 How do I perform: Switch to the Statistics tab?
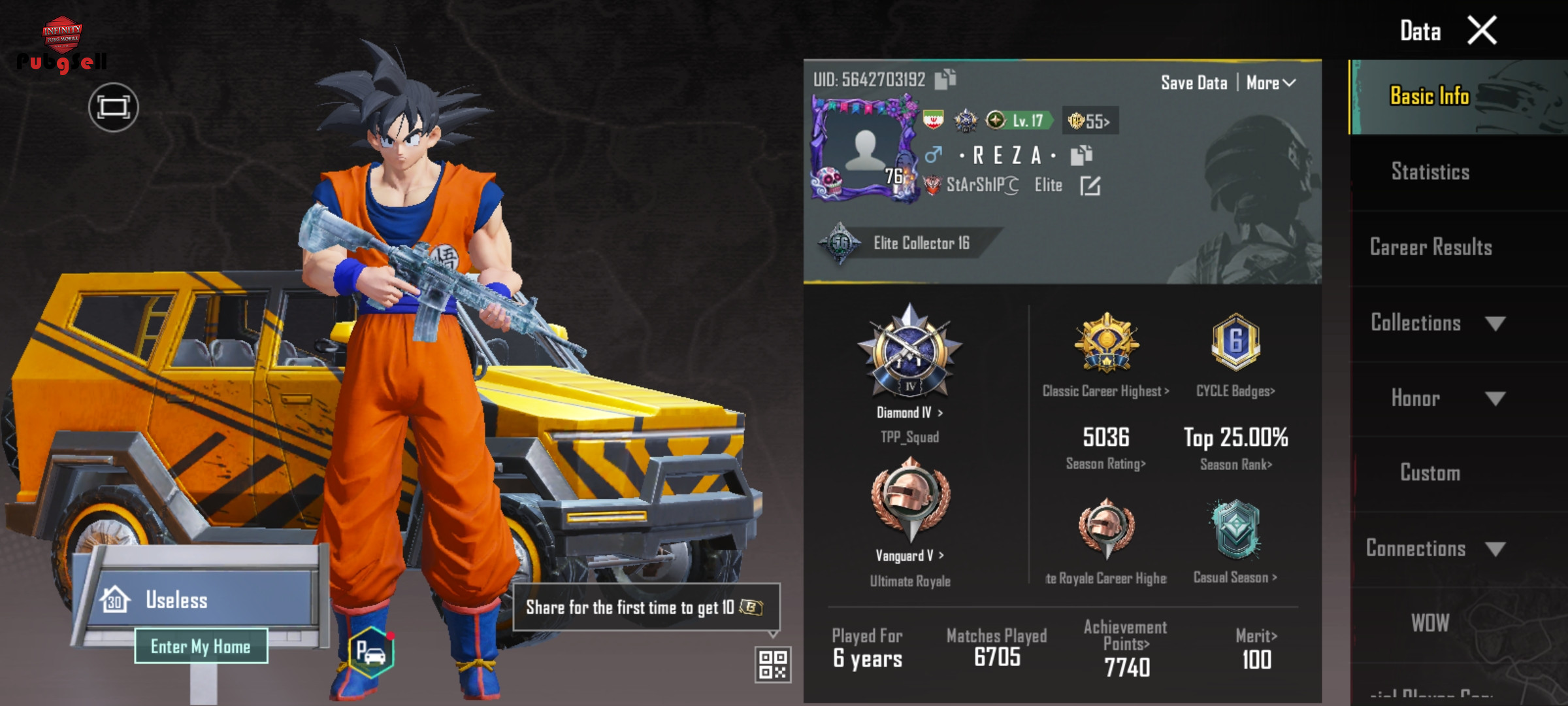(x=1430, y=172)
